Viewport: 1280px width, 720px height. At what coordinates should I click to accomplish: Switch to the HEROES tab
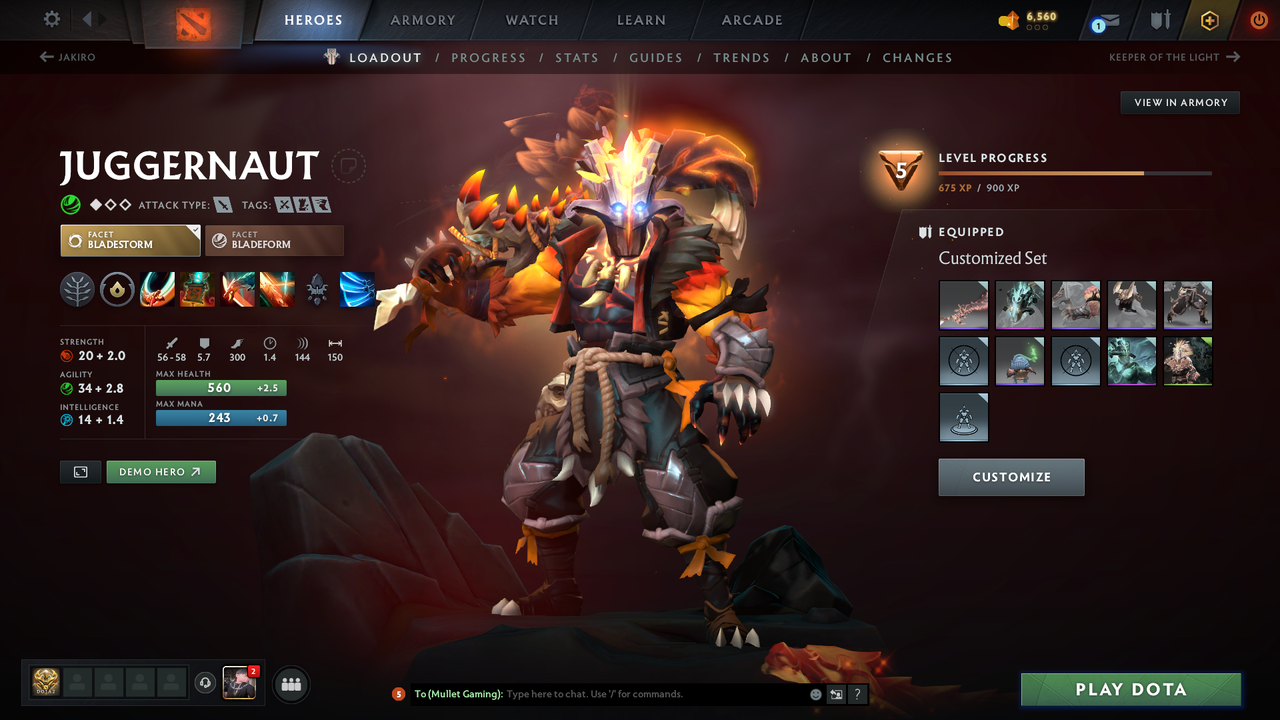click(313, 19)
